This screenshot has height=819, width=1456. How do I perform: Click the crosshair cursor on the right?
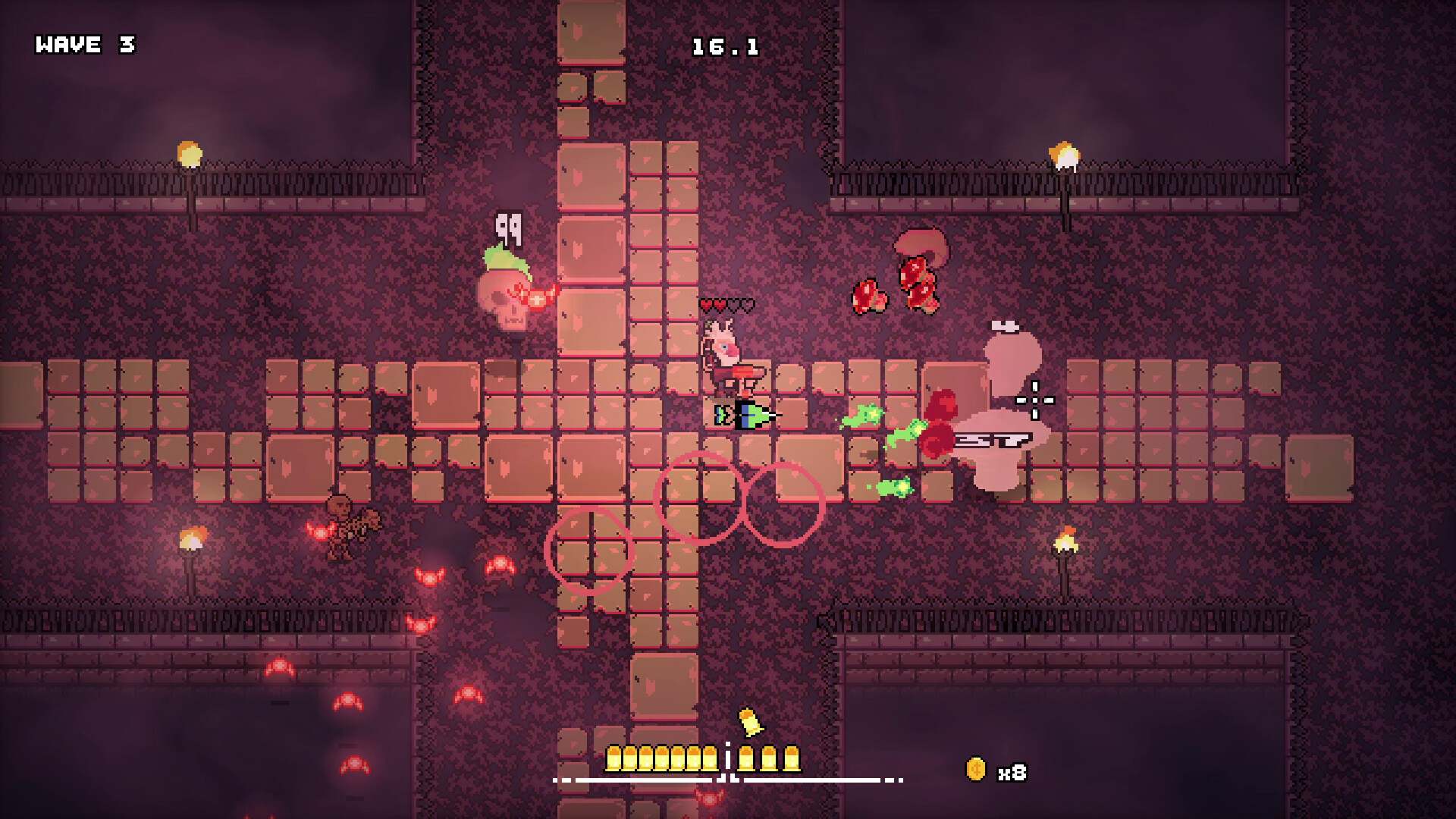tap(1034, 400)
